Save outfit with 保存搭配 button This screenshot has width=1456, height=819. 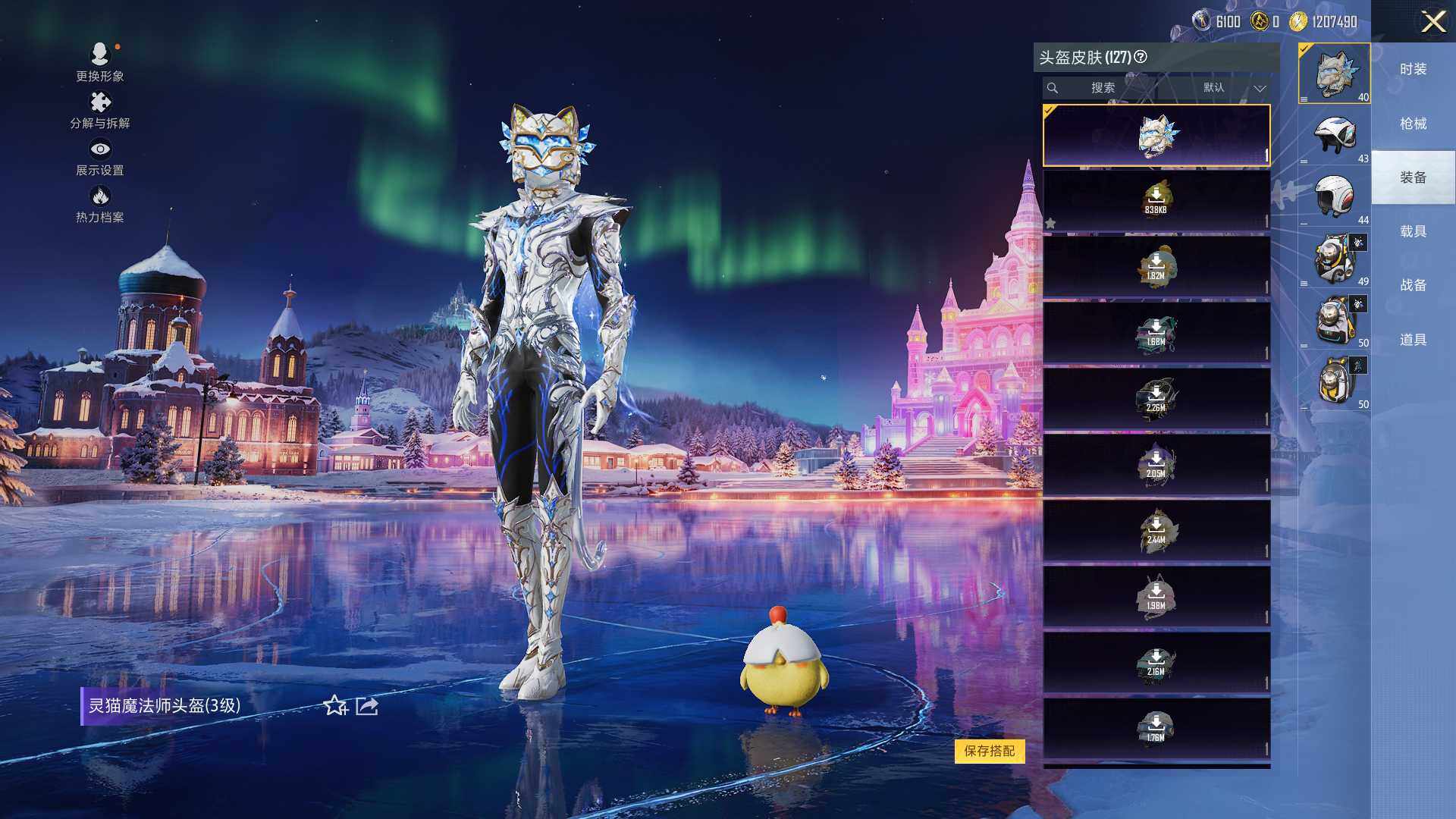point(989,751)
